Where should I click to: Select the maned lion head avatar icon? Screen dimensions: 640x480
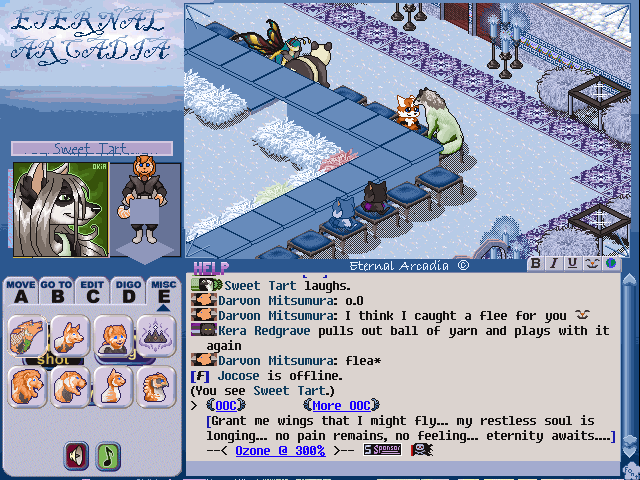pos(28,387)
